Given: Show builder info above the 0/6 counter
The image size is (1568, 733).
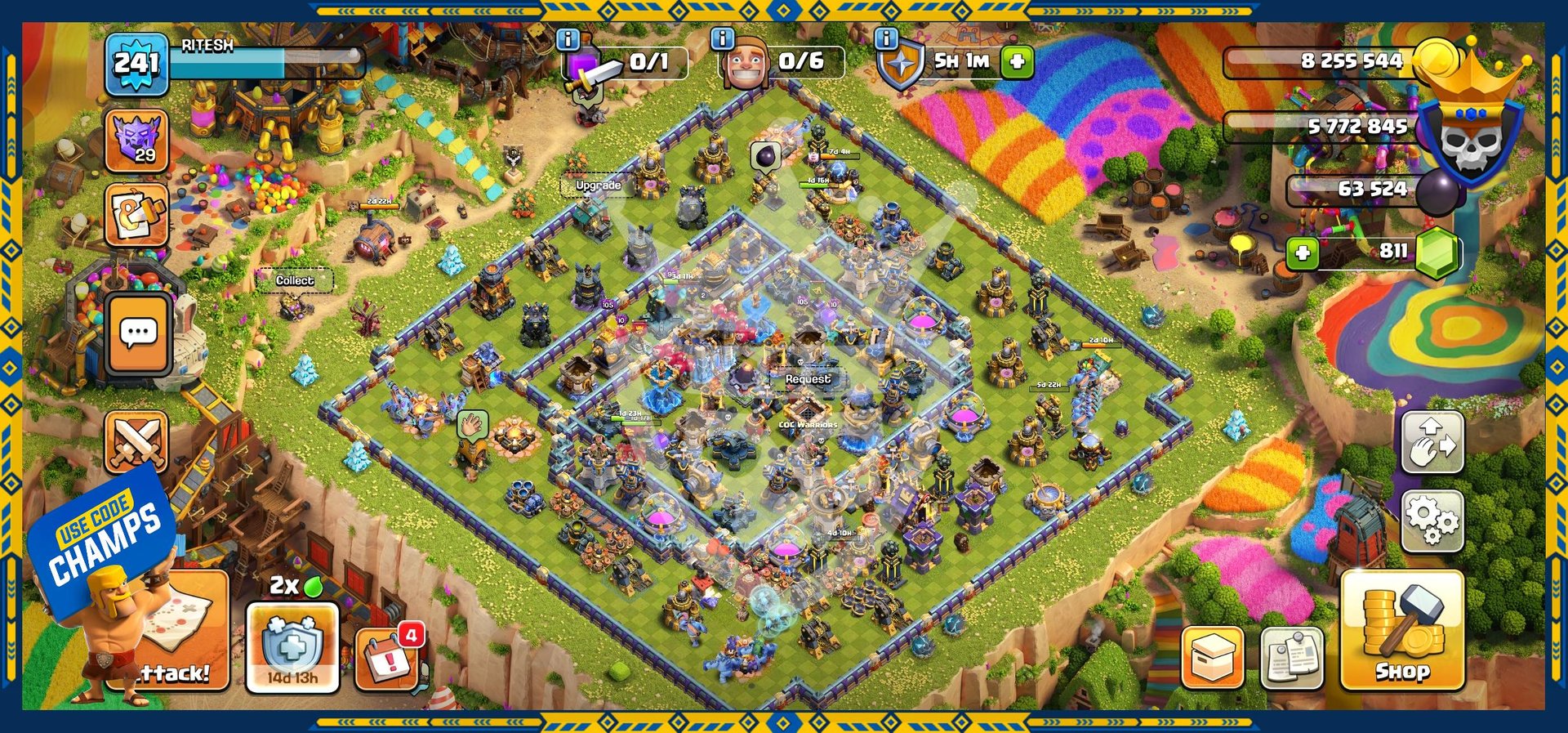Looking at the screenshot, I should click(722, 38).
